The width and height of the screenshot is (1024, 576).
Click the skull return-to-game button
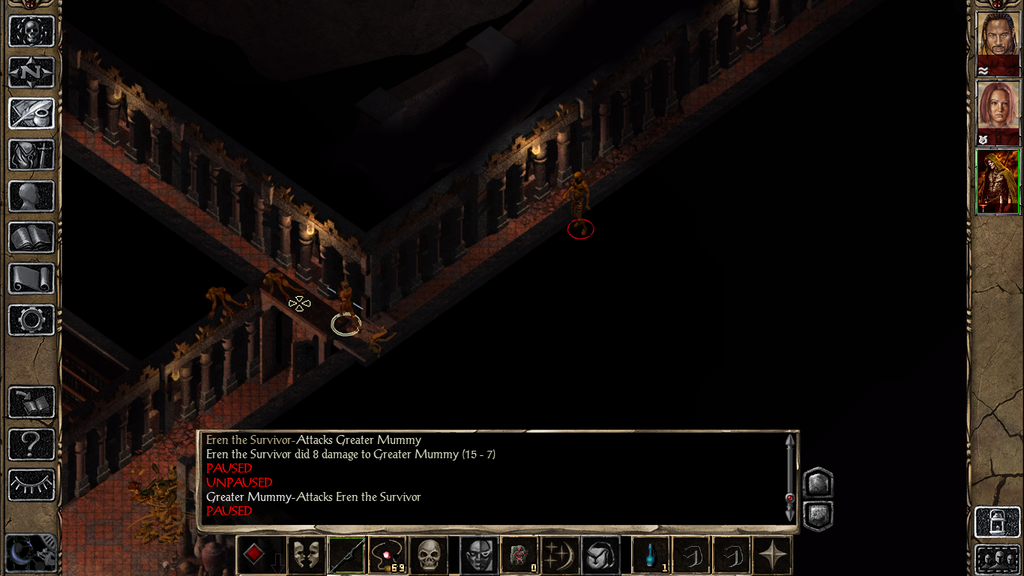tap(31, 31)
